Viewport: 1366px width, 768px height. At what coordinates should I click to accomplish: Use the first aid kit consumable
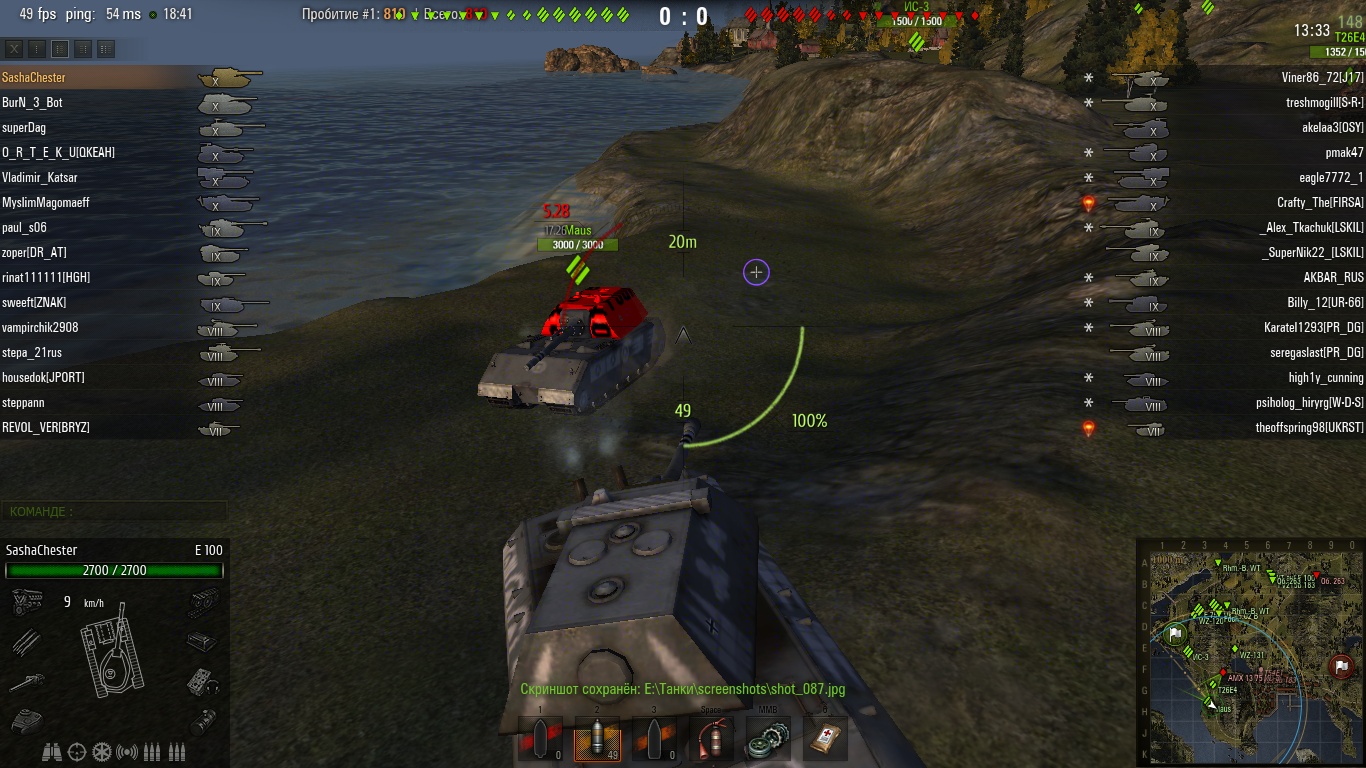[x=825, y=739]
